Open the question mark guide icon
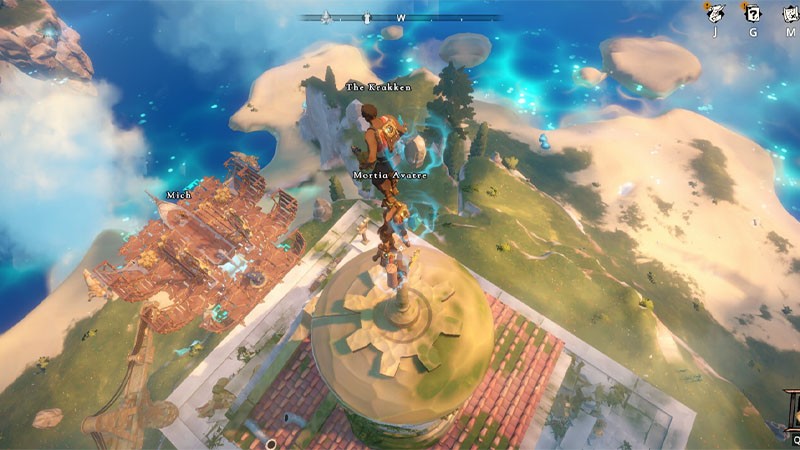The width and height of the screenshot is (800, 450). (x=751, y=12)
